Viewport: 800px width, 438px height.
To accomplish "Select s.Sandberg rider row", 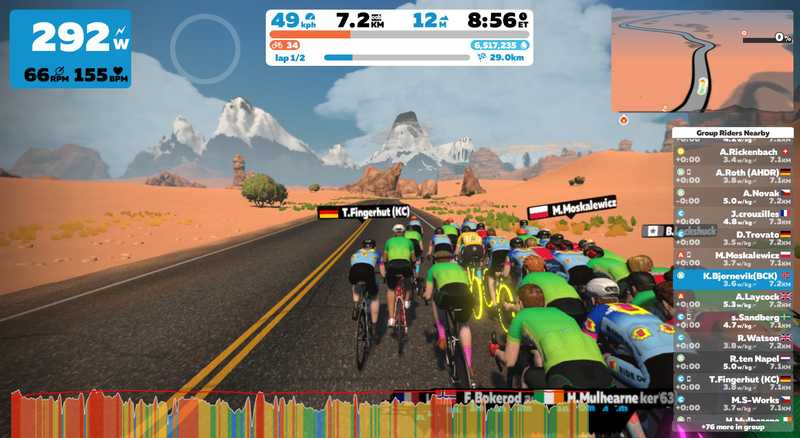I will click(x=735, y=321).
